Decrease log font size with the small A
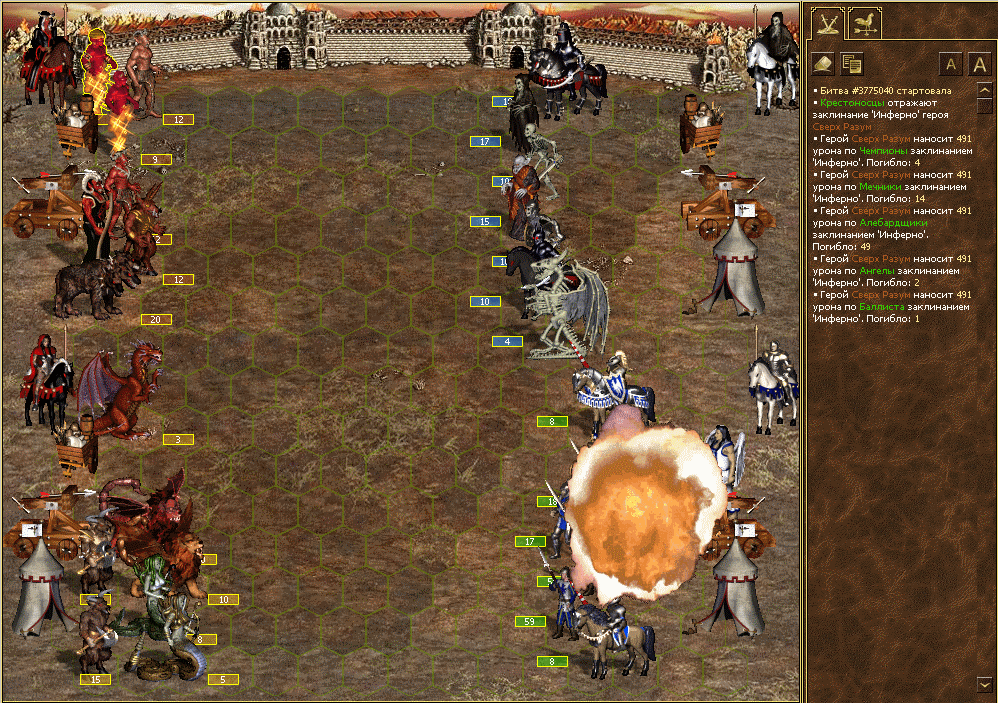This screenshot has width=998, height=703. [x=951, y=65]
